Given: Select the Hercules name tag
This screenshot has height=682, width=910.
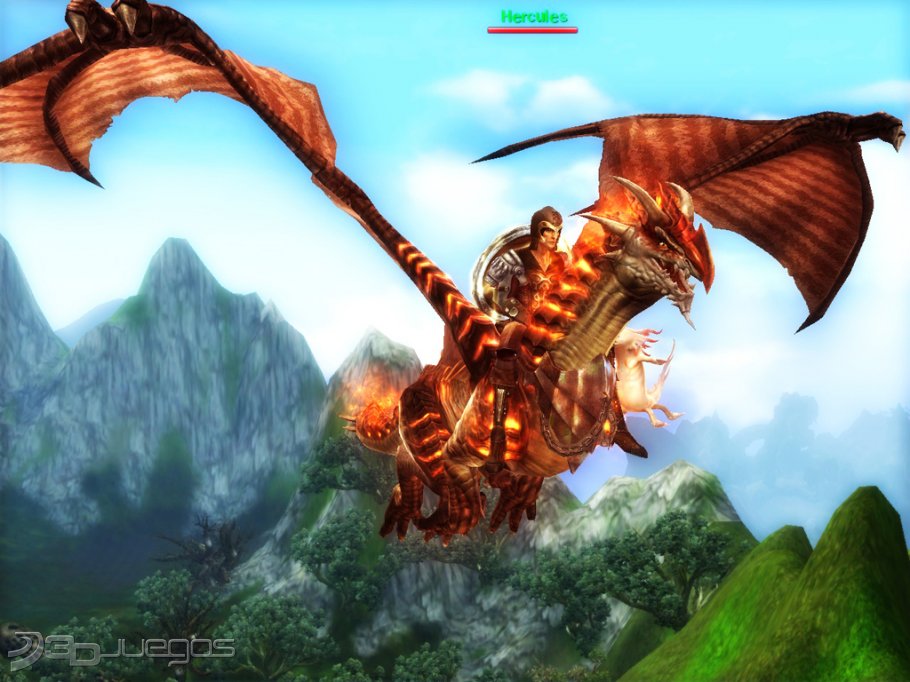Looking at the screenshot, I should point(533,17).
